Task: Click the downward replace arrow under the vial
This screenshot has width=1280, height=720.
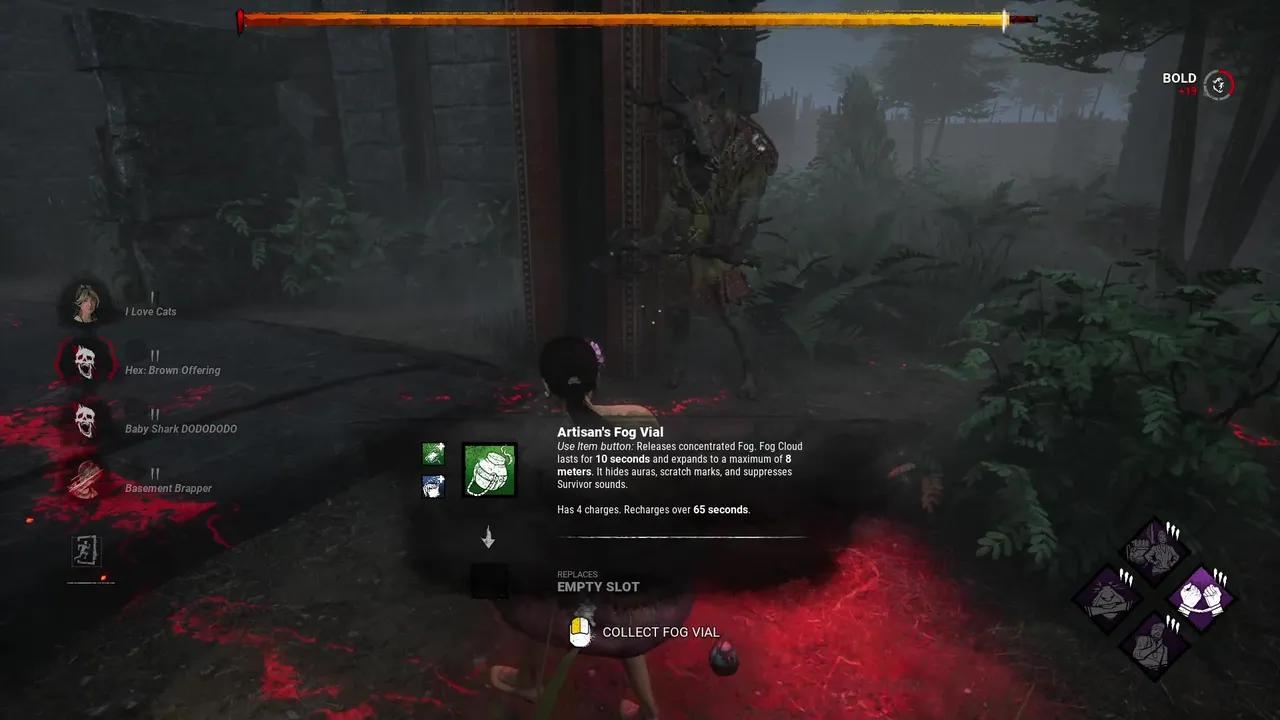Action: click(x=489, y=538)
